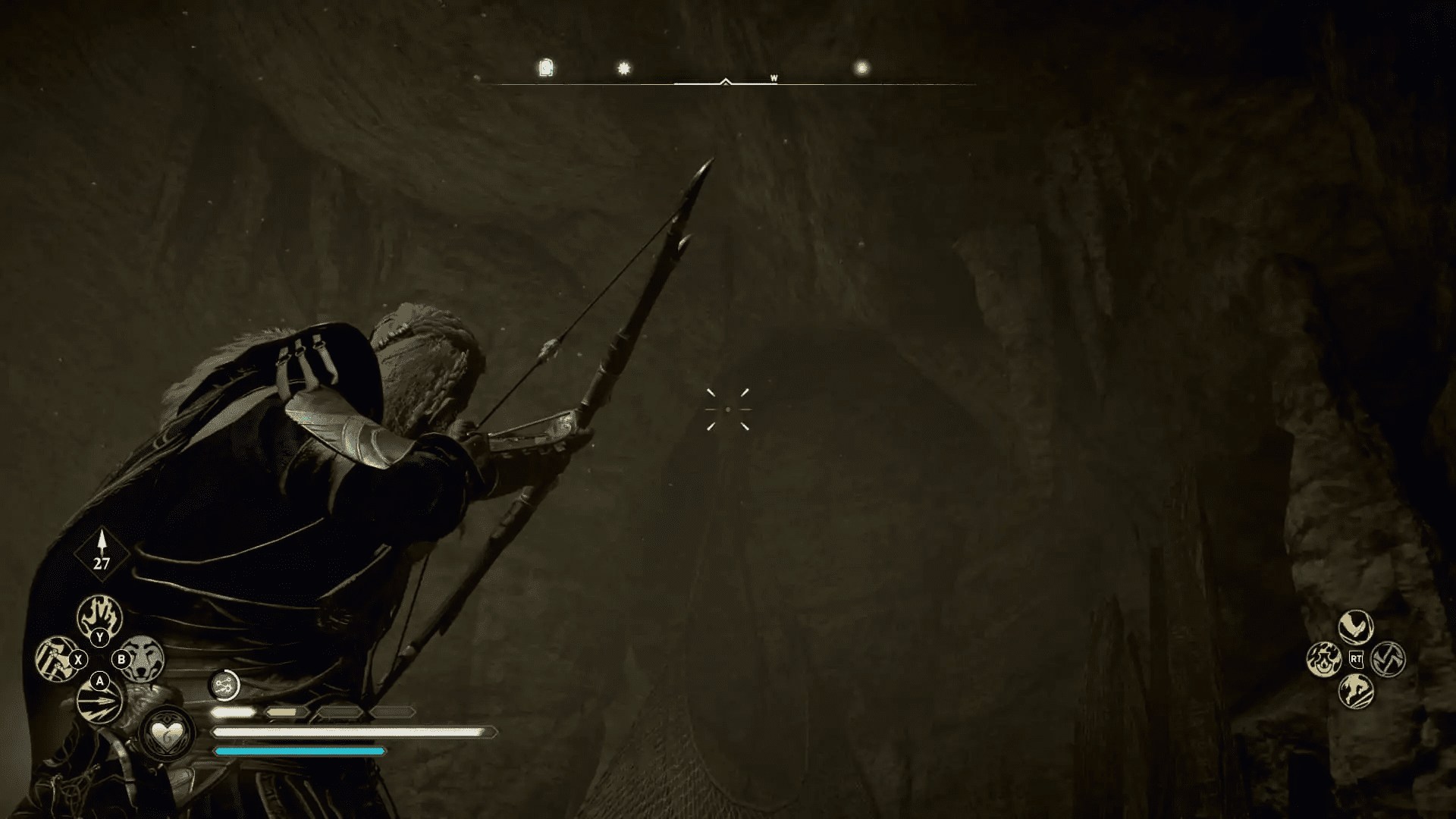Click the W cardinal letter on the compass bar

773,77
